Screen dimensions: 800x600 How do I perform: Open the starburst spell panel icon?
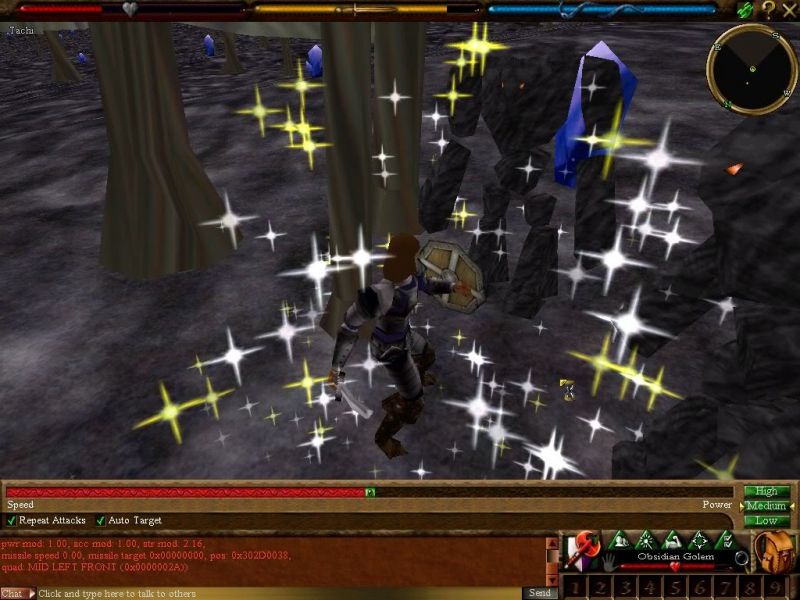(x=645, y=540)
